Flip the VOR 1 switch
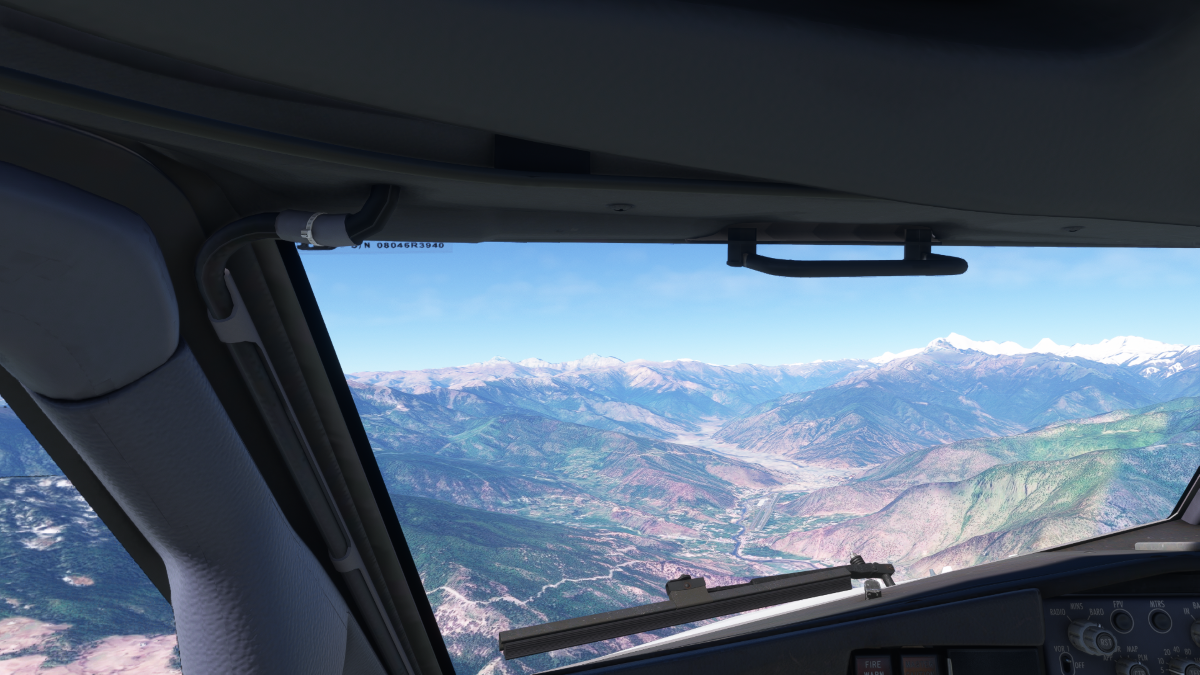 (1067, 664)
